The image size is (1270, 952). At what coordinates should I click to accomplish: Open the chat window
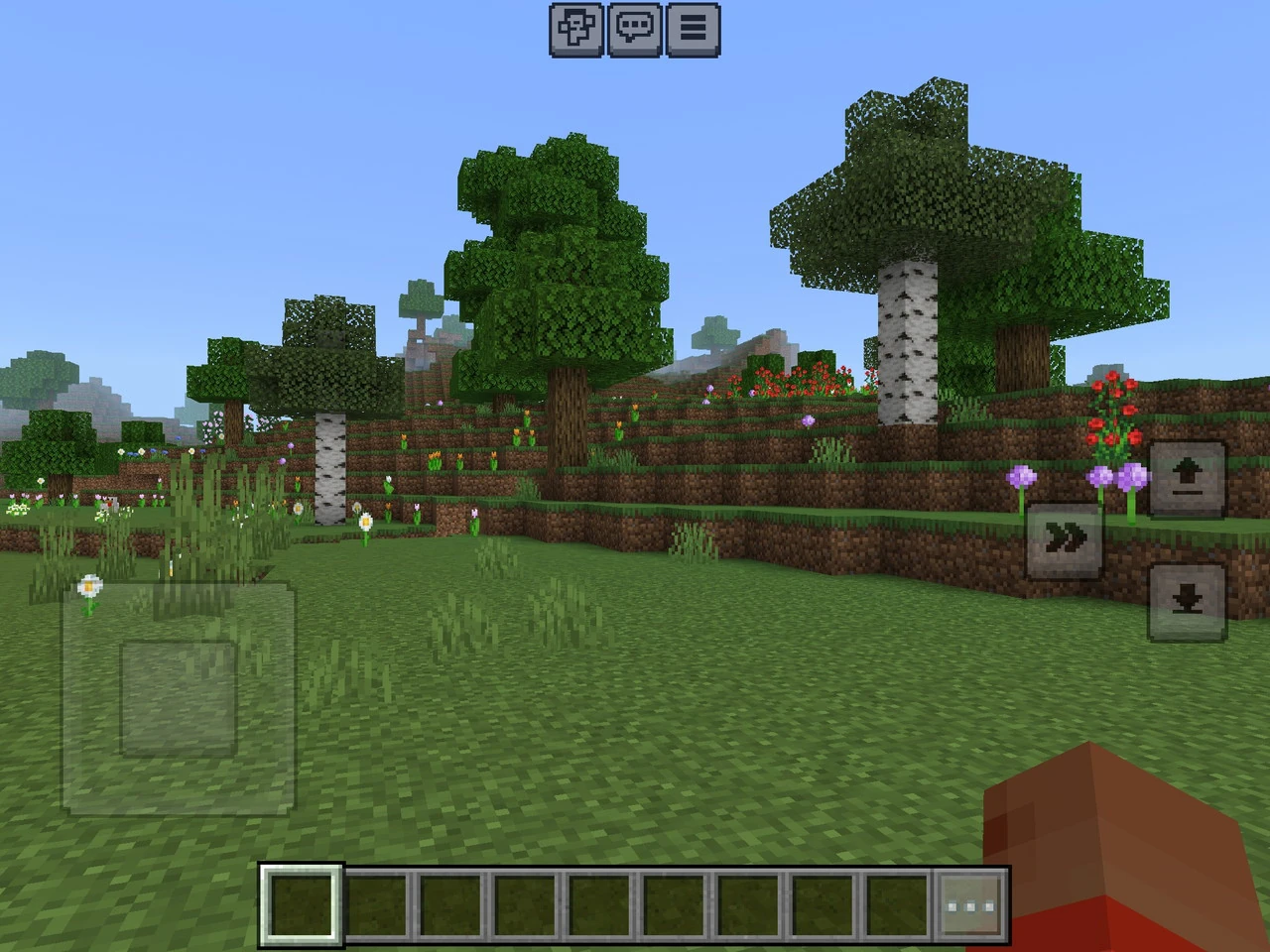[635, 28]
